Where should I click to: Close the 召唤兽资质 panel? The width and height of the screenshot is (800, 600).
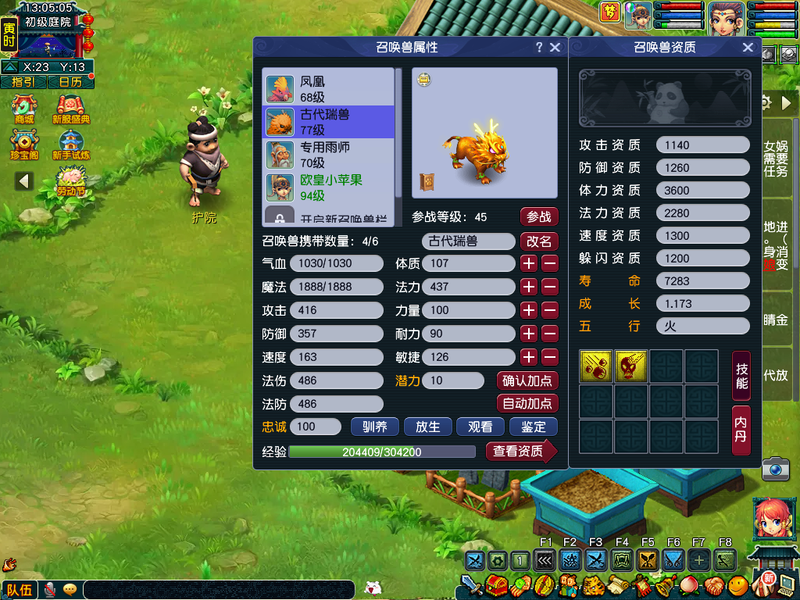click(x=748, y=47)
